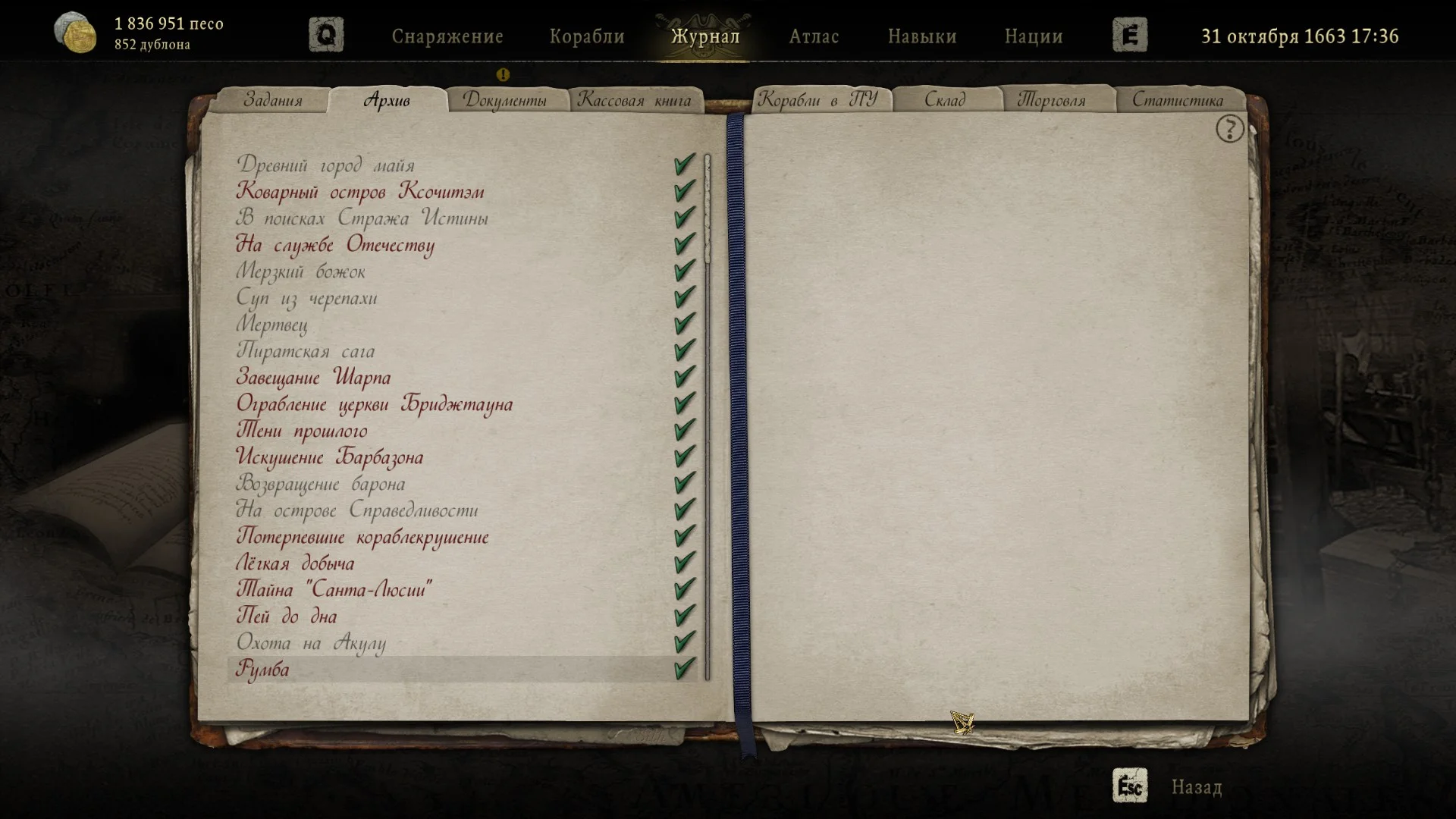Choose the Завещание Шарпа entry
Screen dimensions: 1456x819
(x=313, y=378)
